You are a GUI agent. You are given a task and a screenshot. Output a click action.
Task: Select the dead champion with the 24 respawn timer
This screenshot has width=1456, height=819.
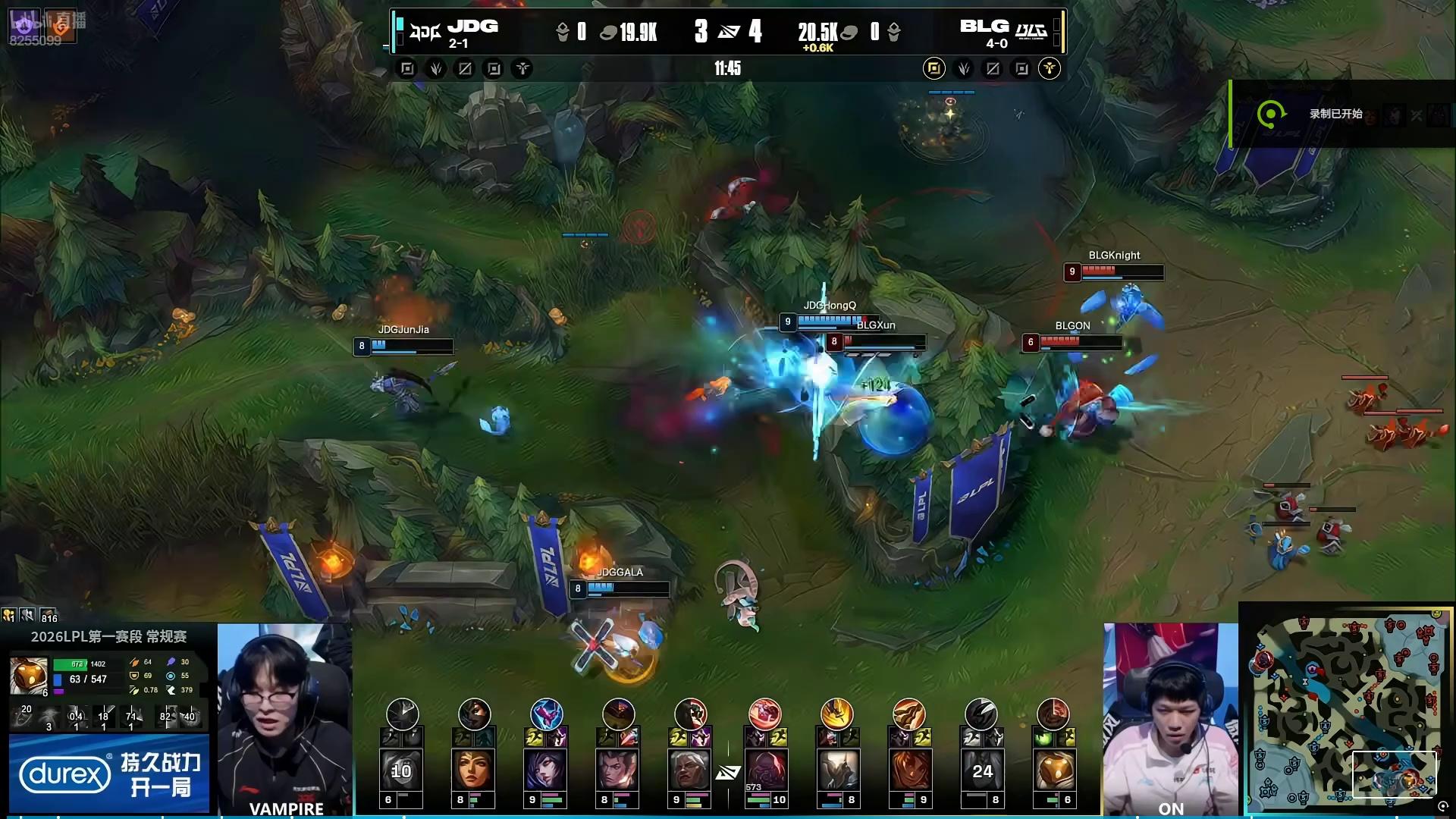tap(981, 771)
